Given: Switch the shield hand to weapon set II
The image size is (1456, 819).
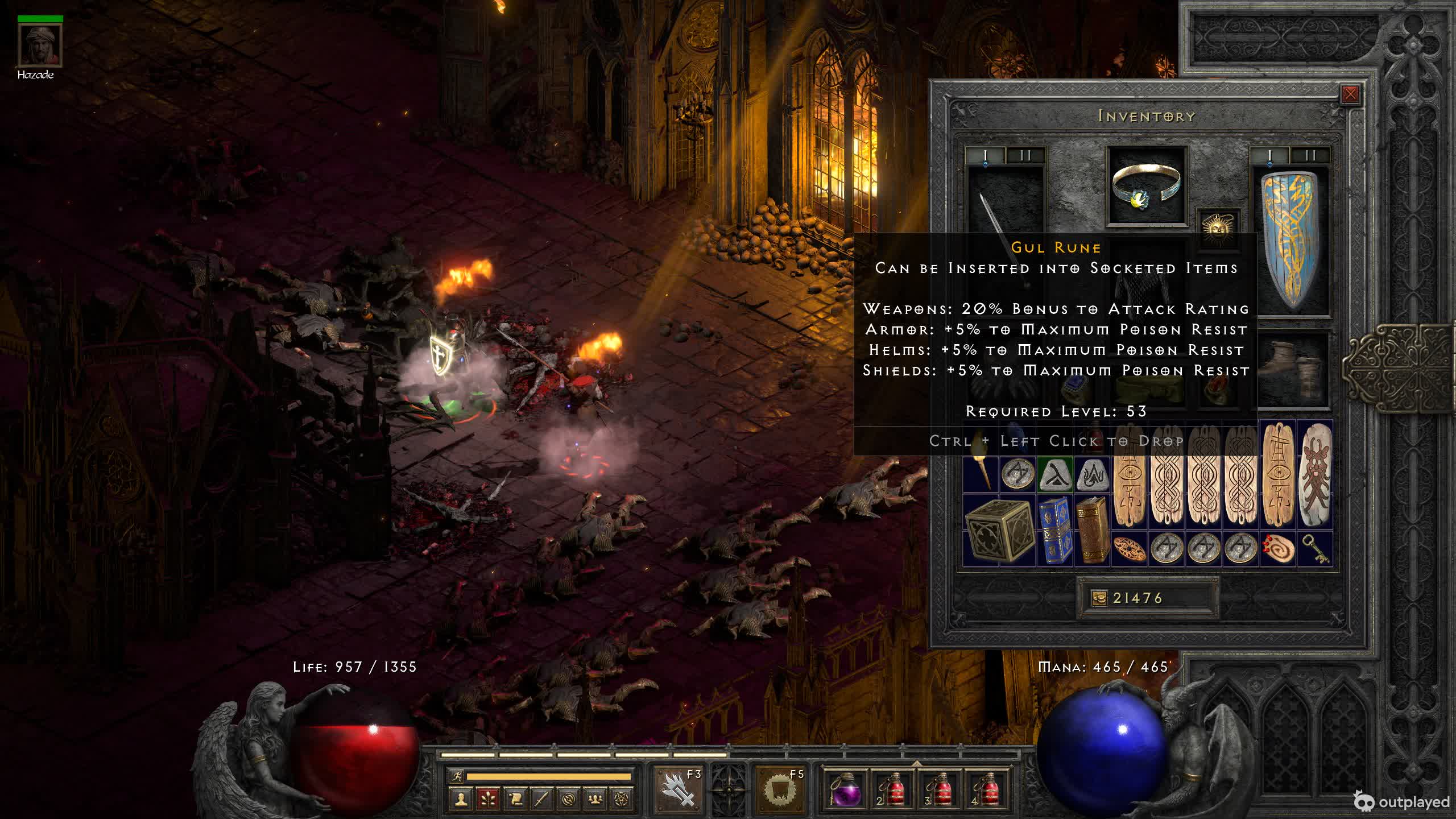Looking at the screenshot, I should tap(1310, 155).
